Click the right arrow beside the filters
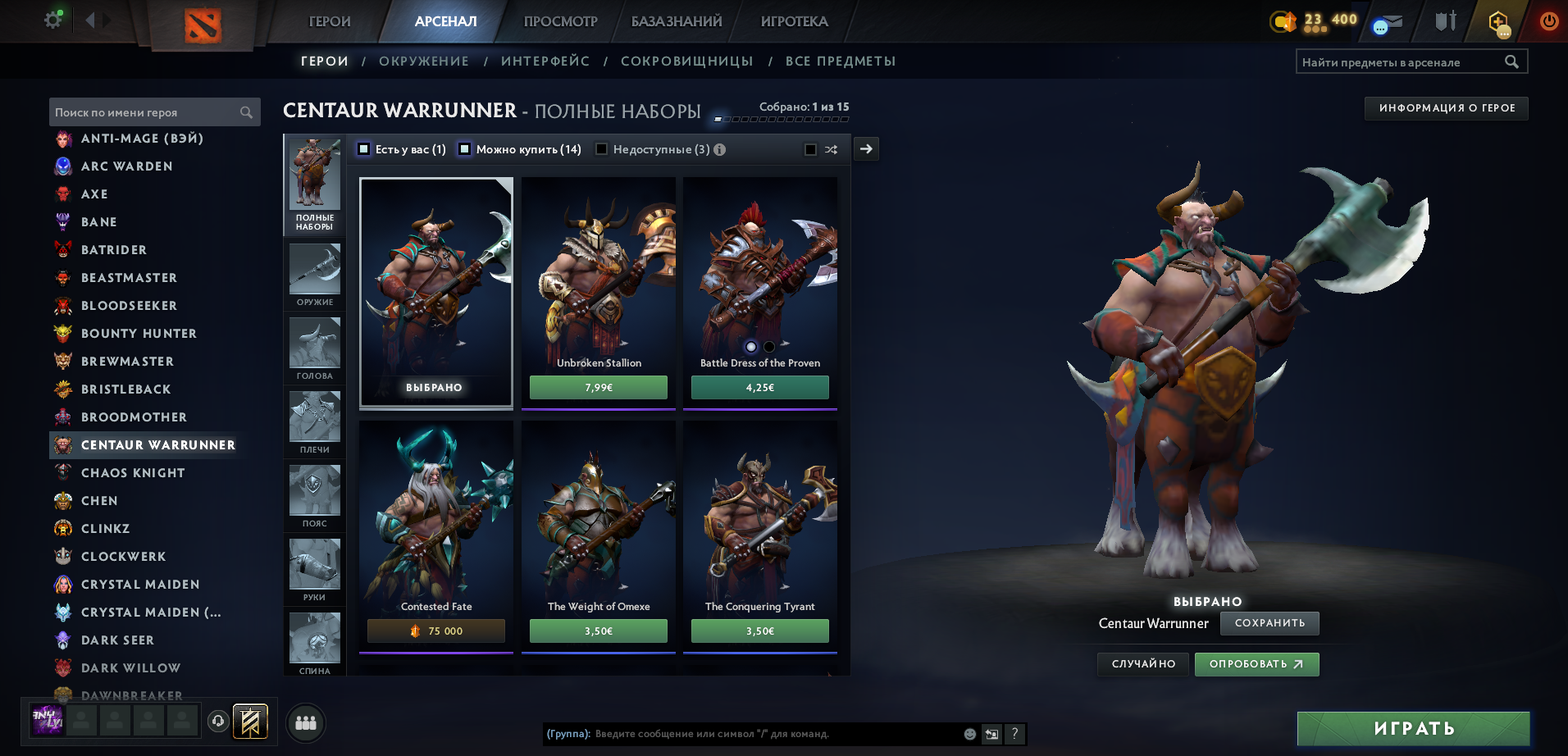The width and height of the screenshot is (1568, 756). 866,149
